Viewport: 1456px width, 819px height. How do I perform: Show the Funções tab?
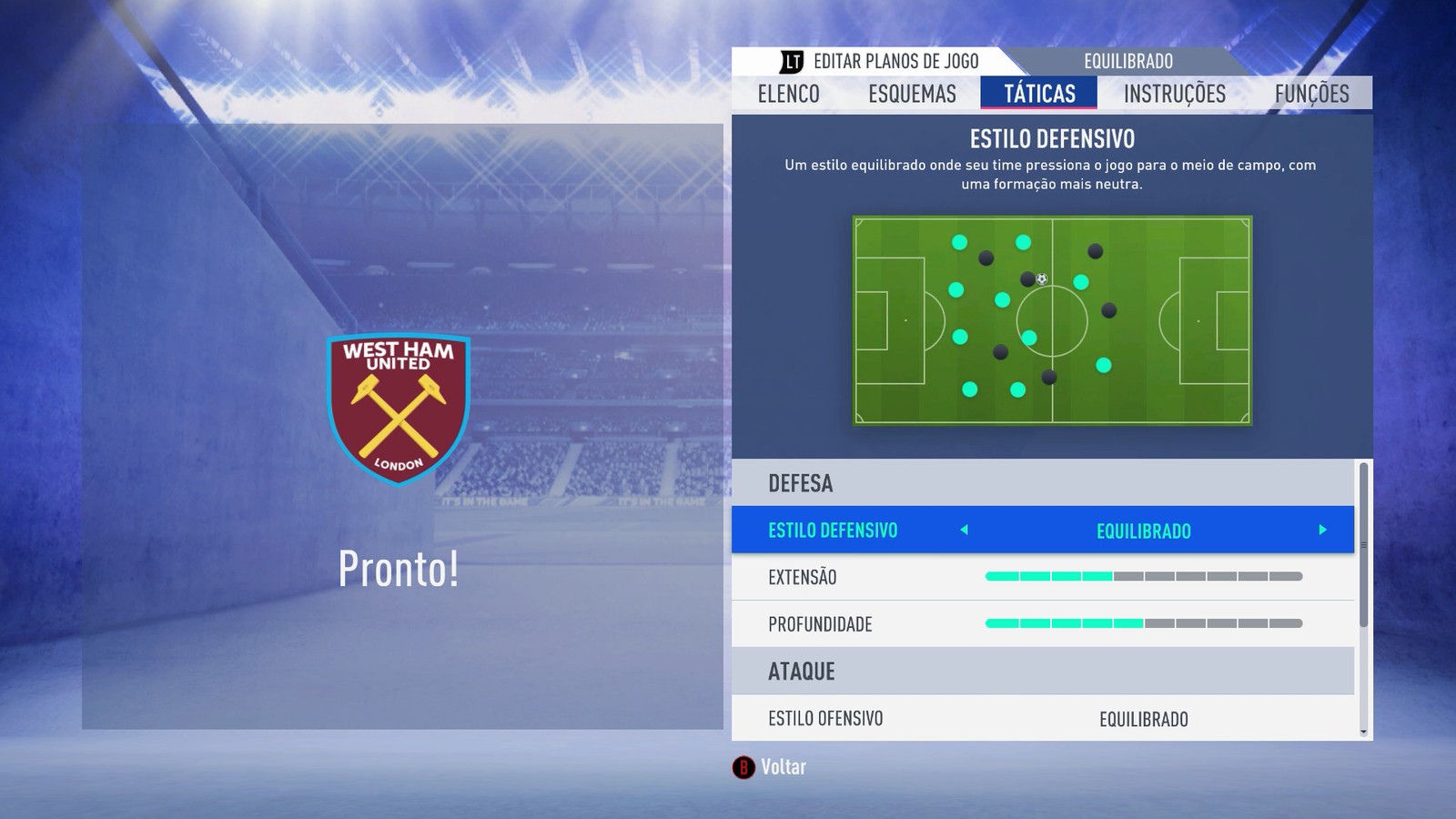(x=1311, y=94)
